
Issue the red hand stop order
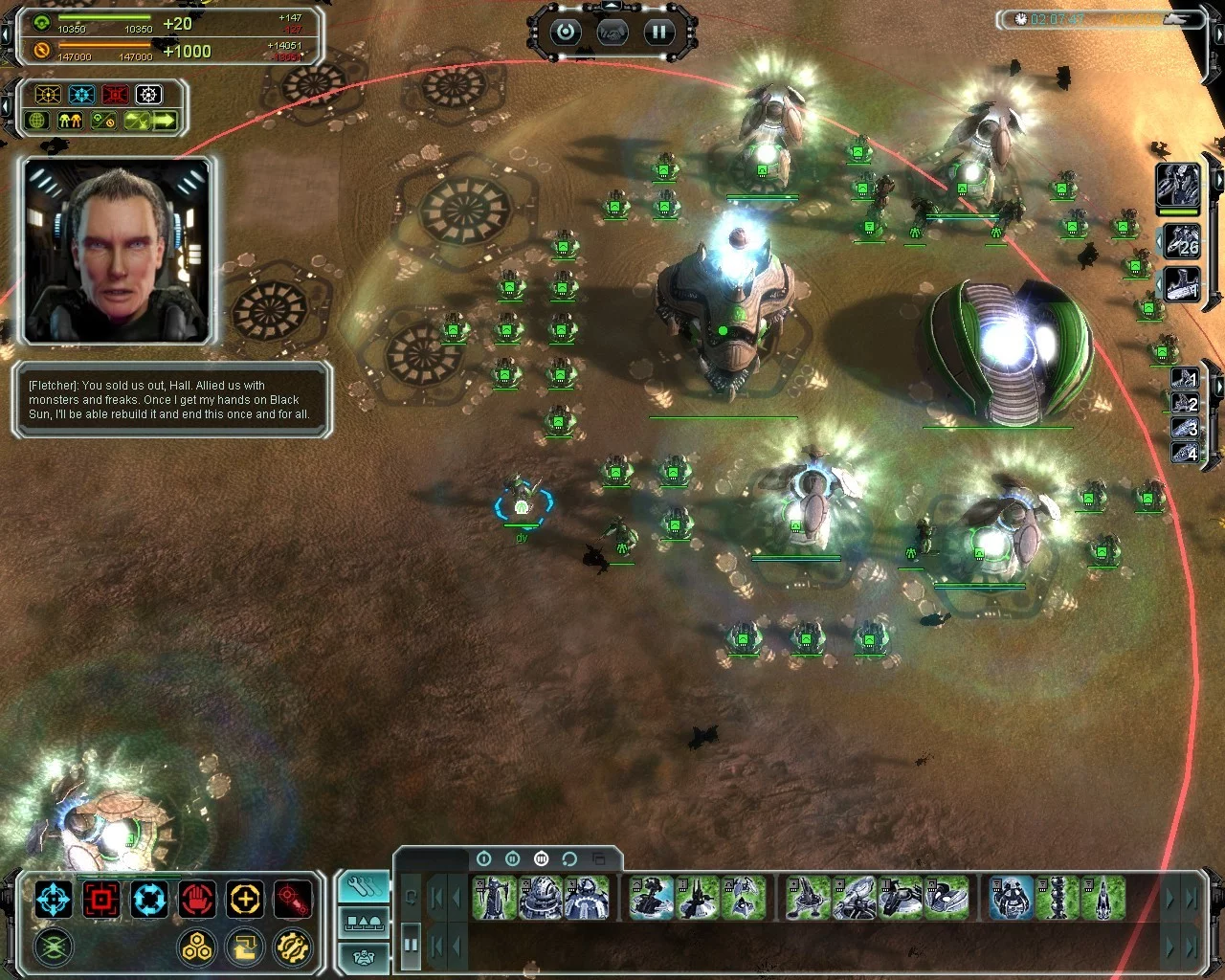(197, 900)
